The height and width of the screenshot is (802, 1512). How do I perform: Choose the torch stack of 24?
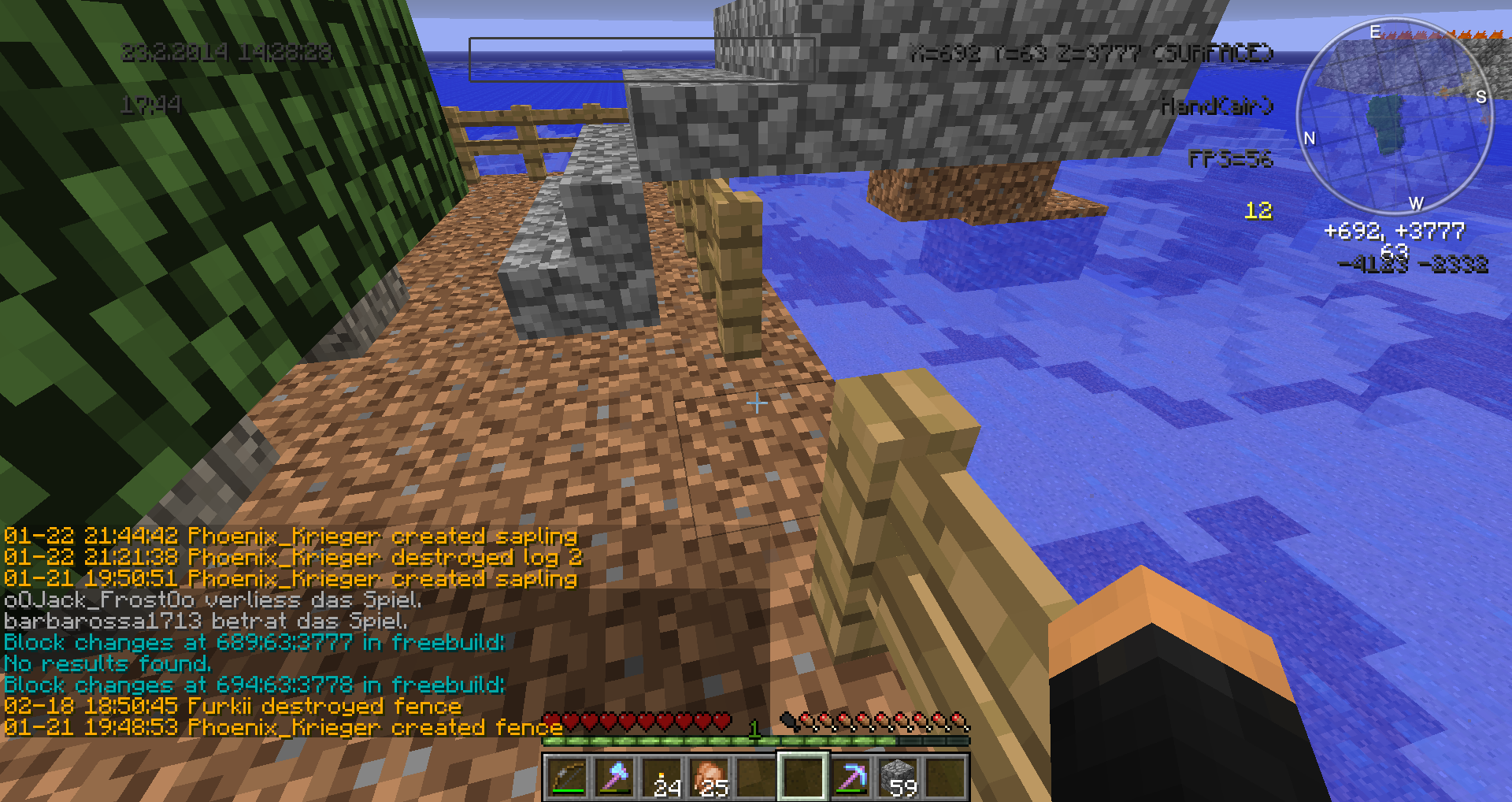point(662,777)
